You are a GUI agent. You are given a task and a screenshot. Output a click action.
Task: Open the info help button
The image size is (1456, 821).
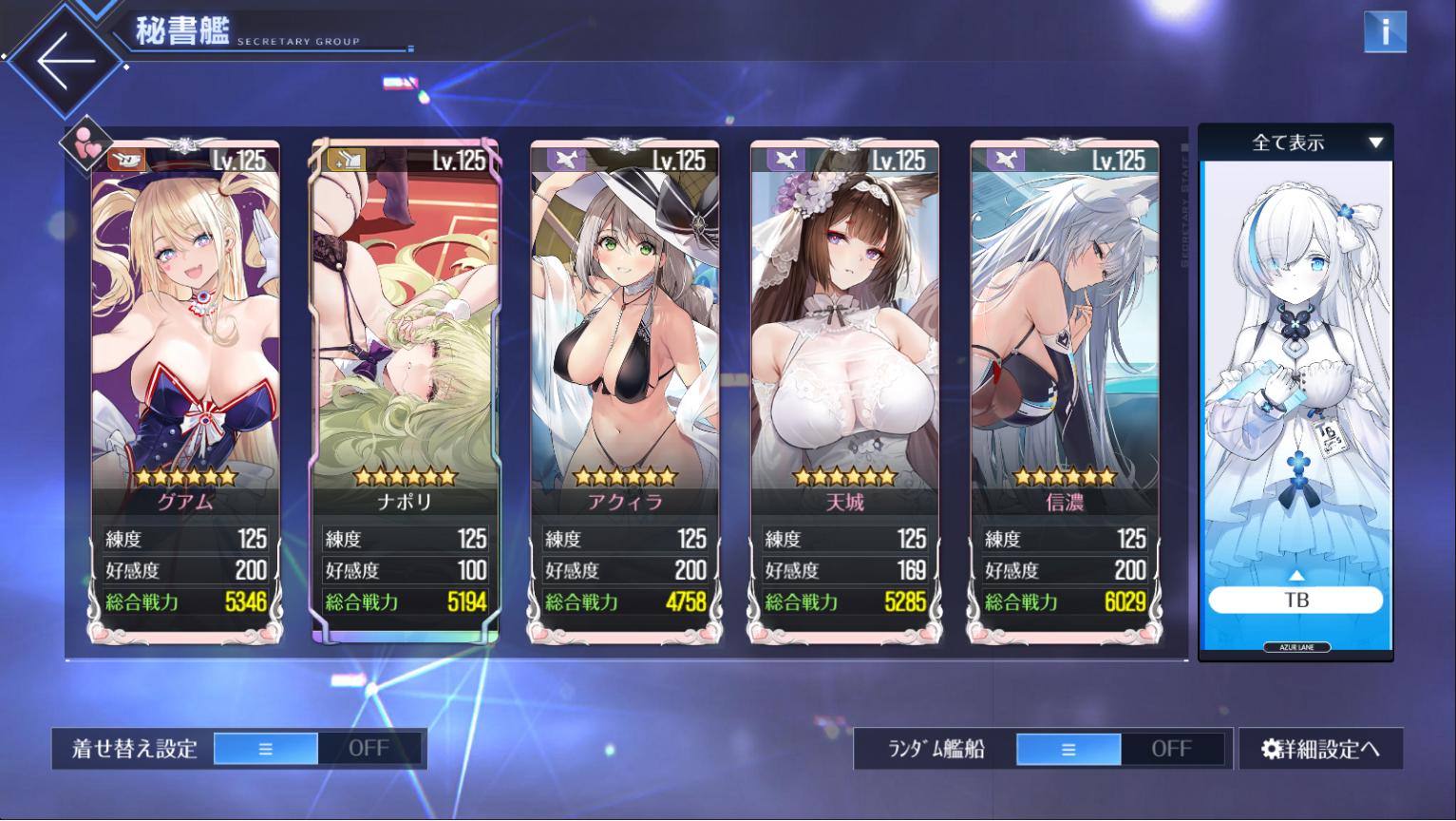tap(1384, 32)
